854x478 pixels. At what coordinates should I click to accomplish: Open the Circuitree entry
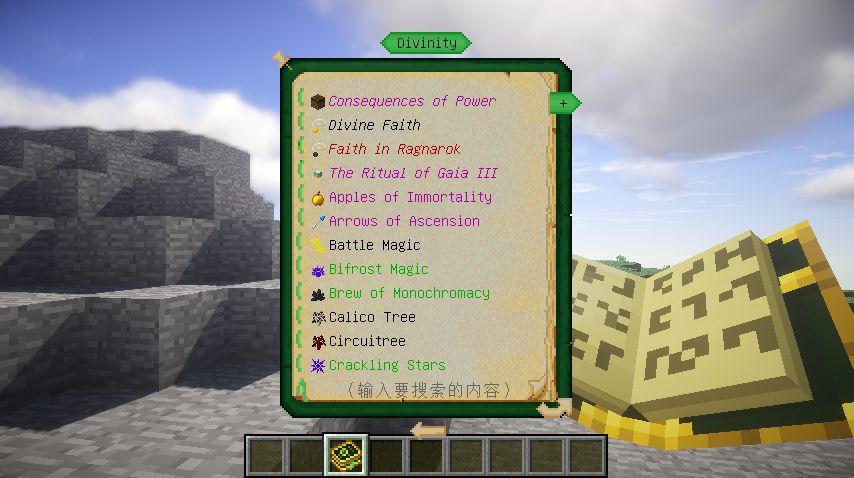(x=367, y=341)
